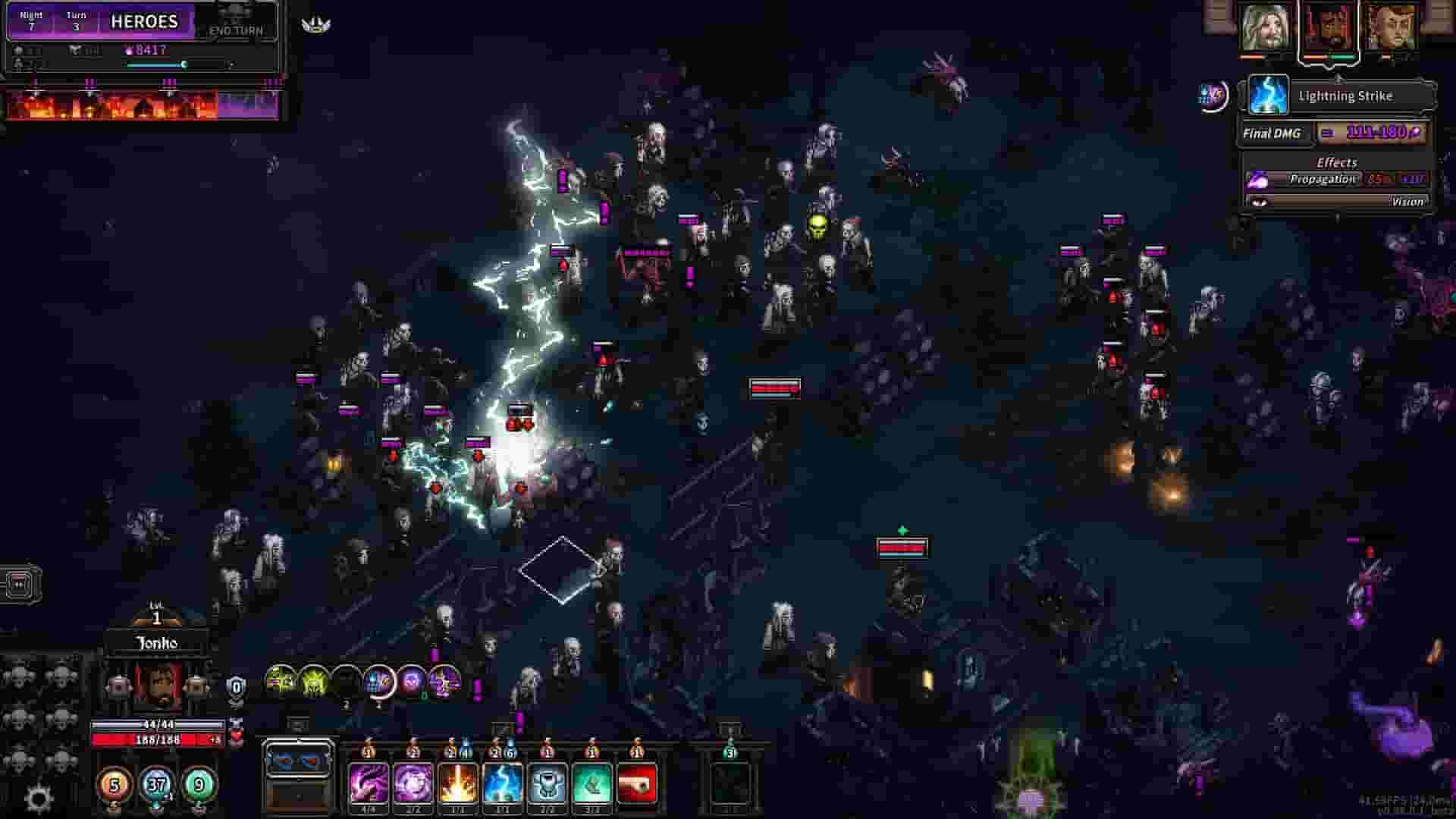Select the blue goggles weapon-swap icon
Screen dimensions: 1456x819
click(297, 761)
